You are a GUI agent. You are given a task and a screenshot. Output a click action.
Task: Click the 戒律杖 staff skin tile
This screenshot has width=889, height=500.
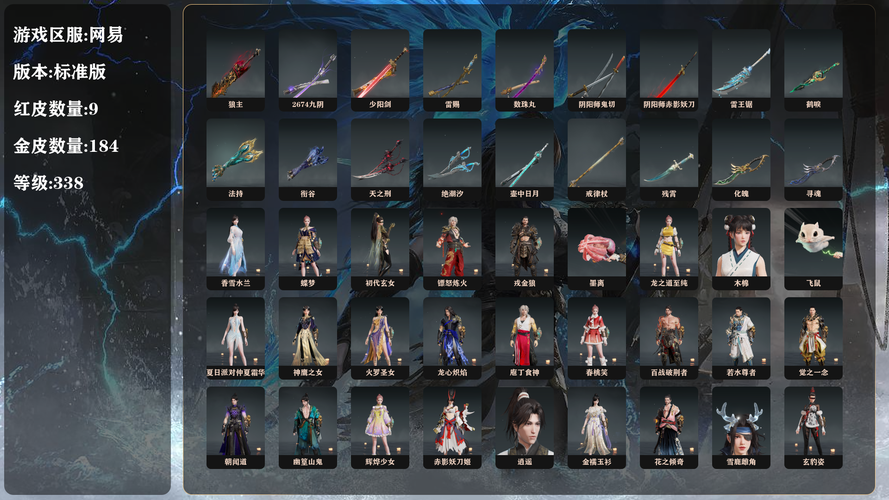(596, 158)
